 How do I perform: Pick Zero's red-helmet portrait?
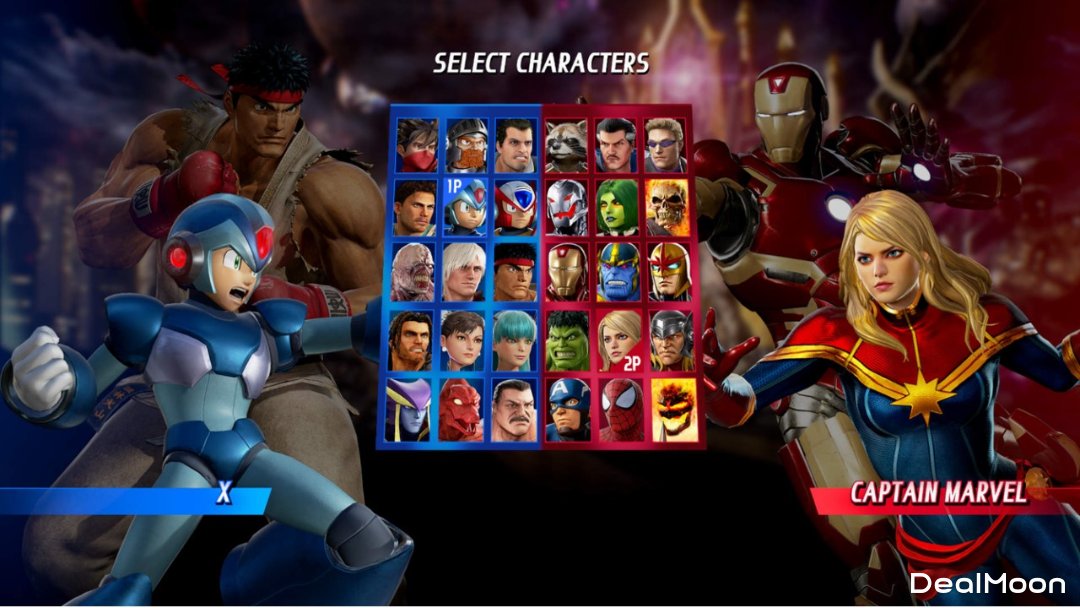[516, 208]
